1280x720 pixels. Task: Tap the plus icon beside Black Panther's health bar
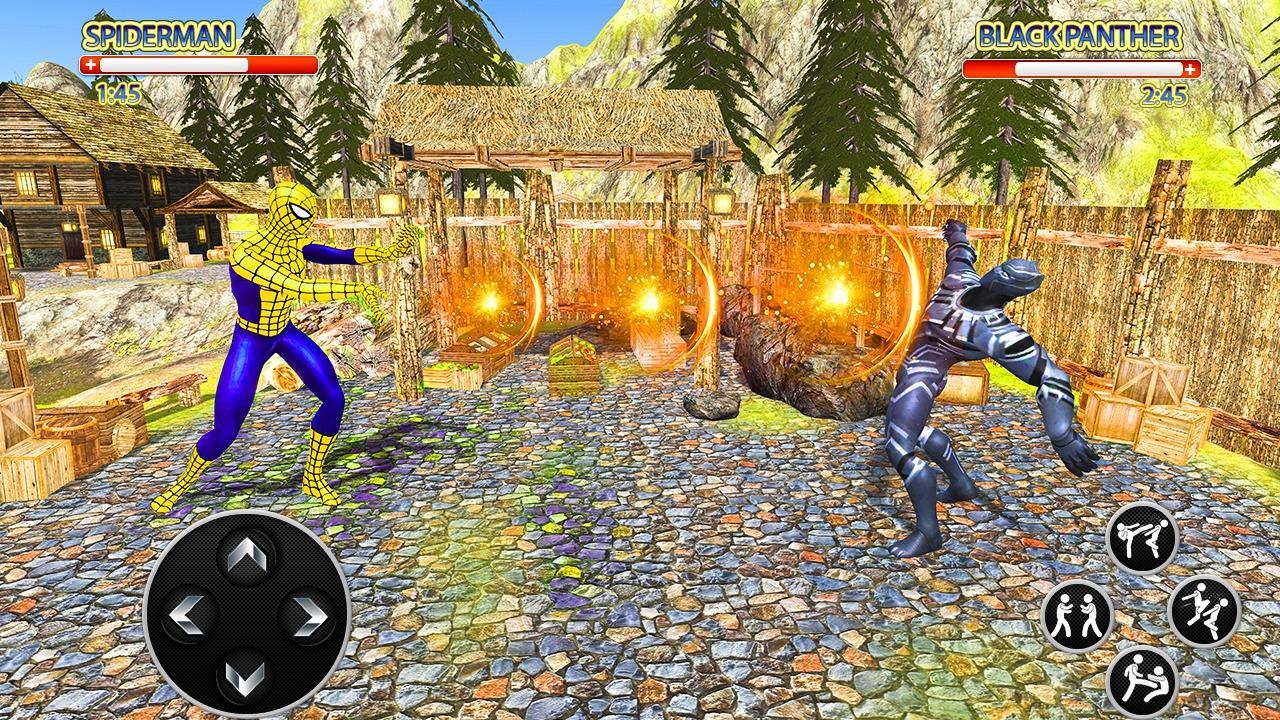[x=1191, y=70]
